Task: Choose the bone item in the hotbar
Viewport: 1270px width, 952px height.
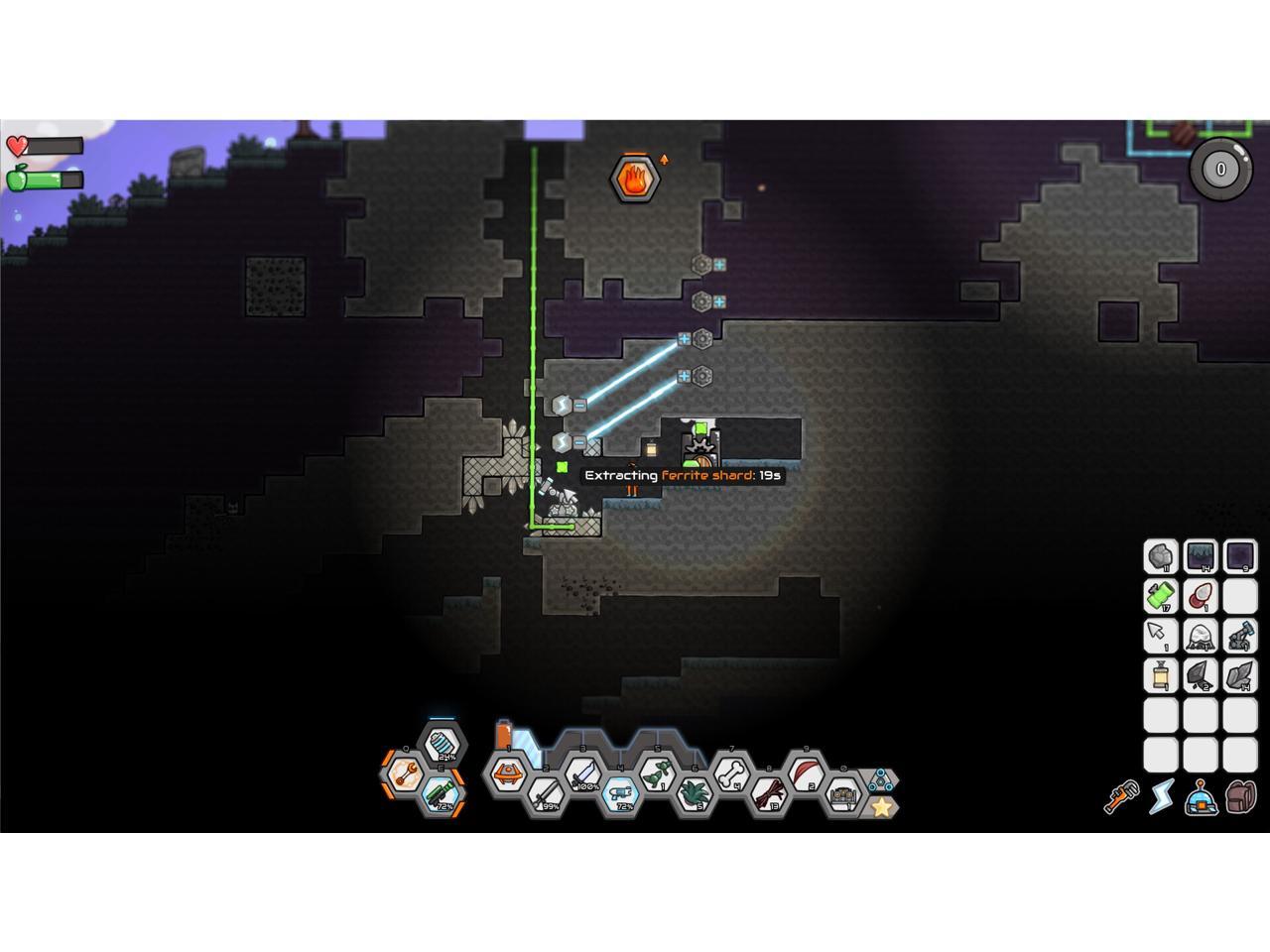Action: click(x=732, y=772)
